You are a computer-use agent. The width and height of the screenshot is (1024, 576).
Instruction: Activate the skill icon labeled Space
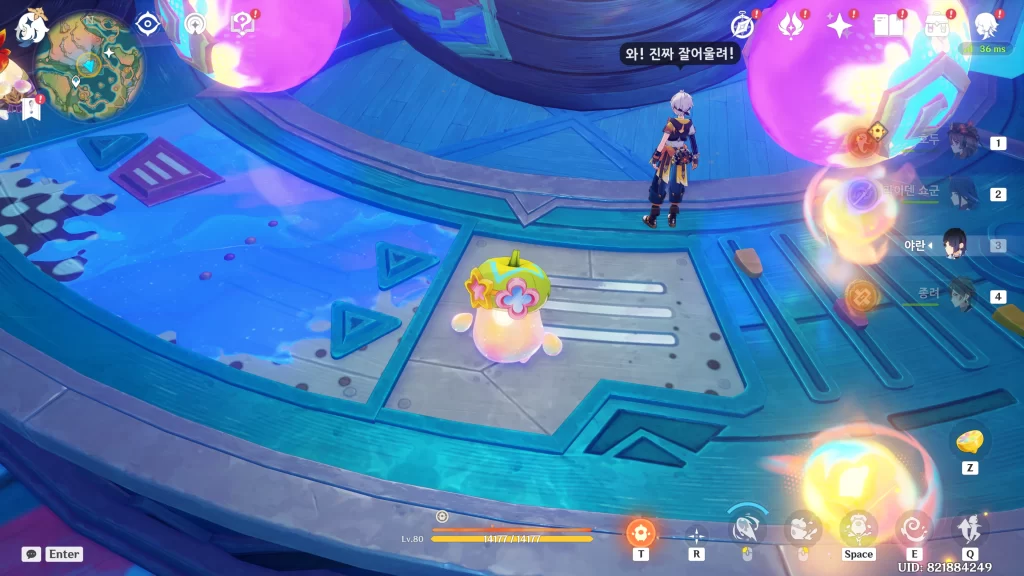click(858, 527)
